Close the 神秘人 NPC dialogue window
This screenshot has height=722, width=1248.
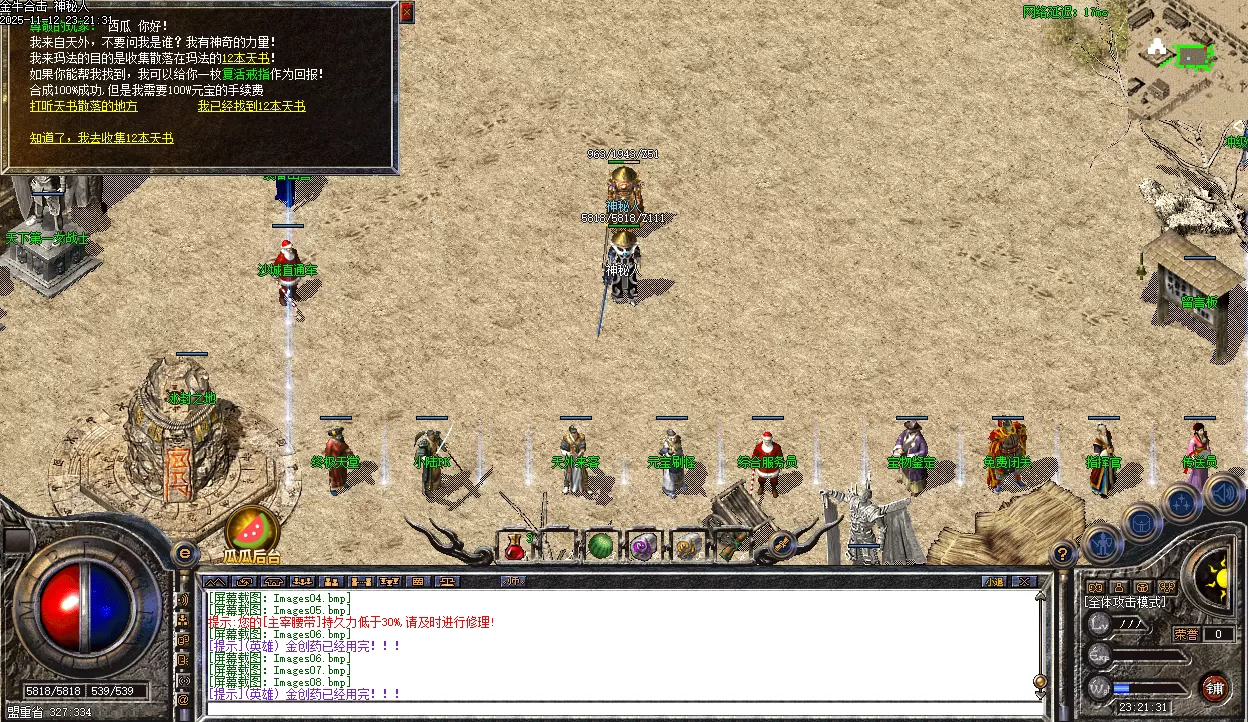(x=406, y=12)
